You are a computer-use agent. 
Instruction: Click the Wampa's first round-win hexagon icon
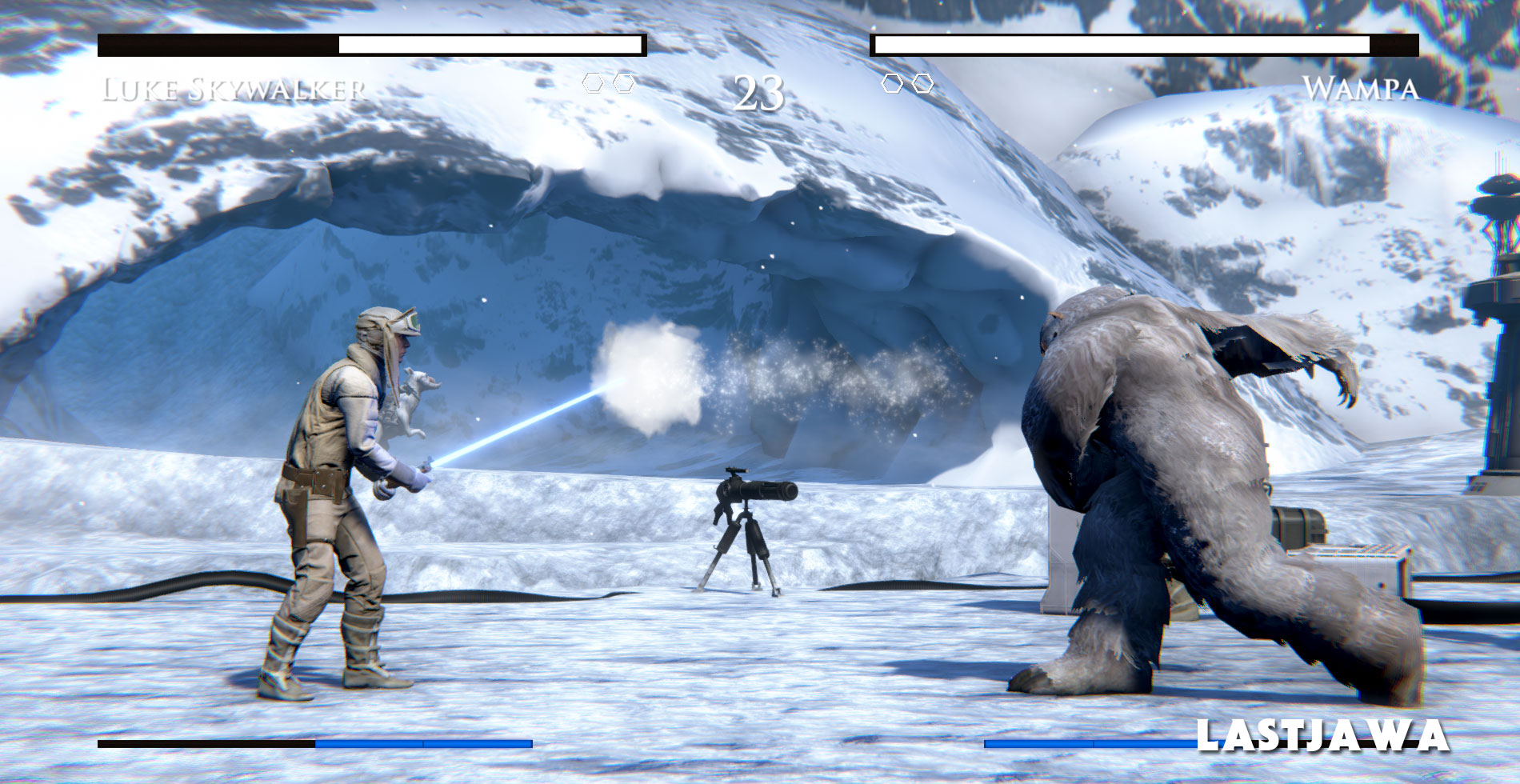890,82
